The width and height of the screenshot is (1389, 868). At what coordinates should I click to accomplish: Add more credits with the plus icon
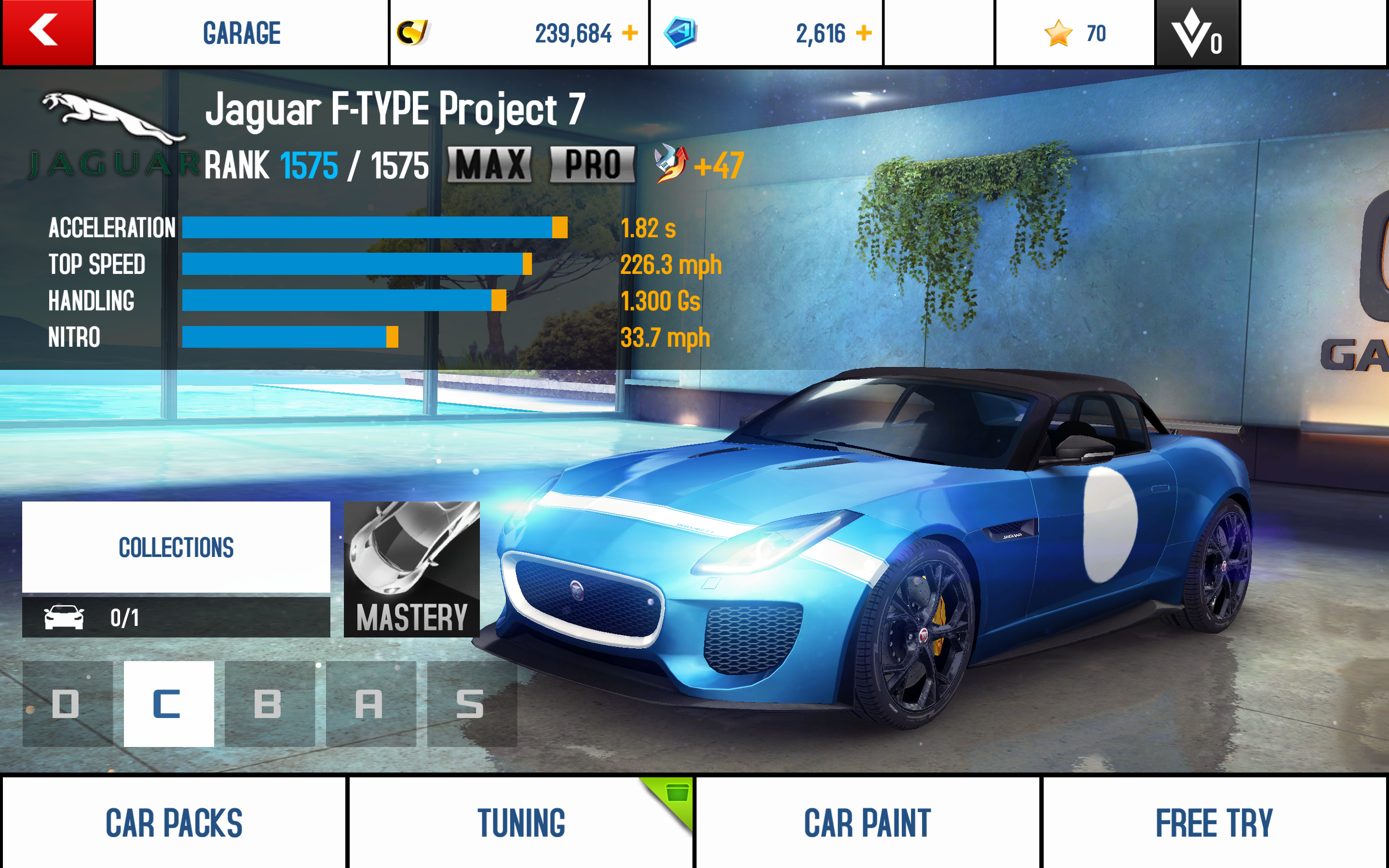point(630,33)
